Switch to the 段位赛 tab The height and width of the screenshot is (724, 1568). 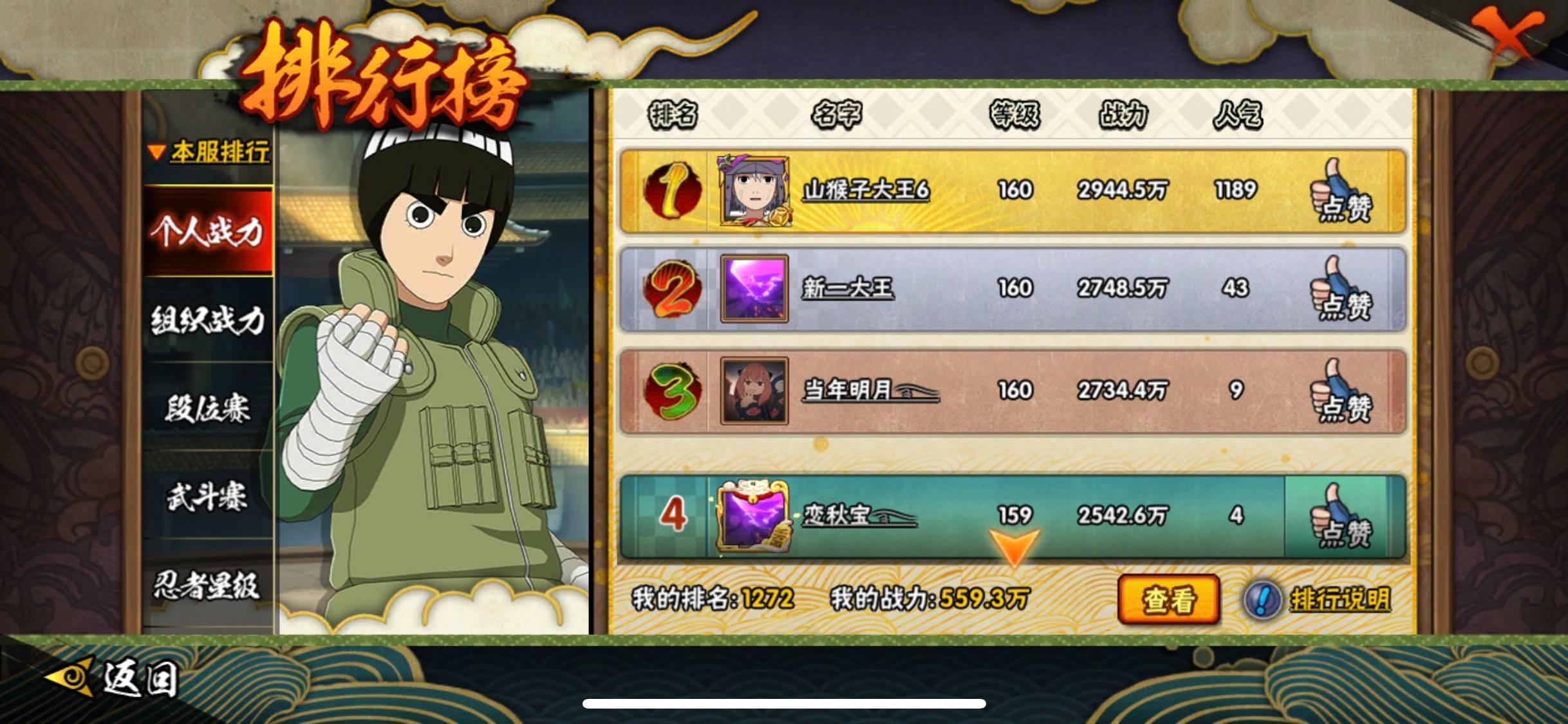[x=207, y=408]
